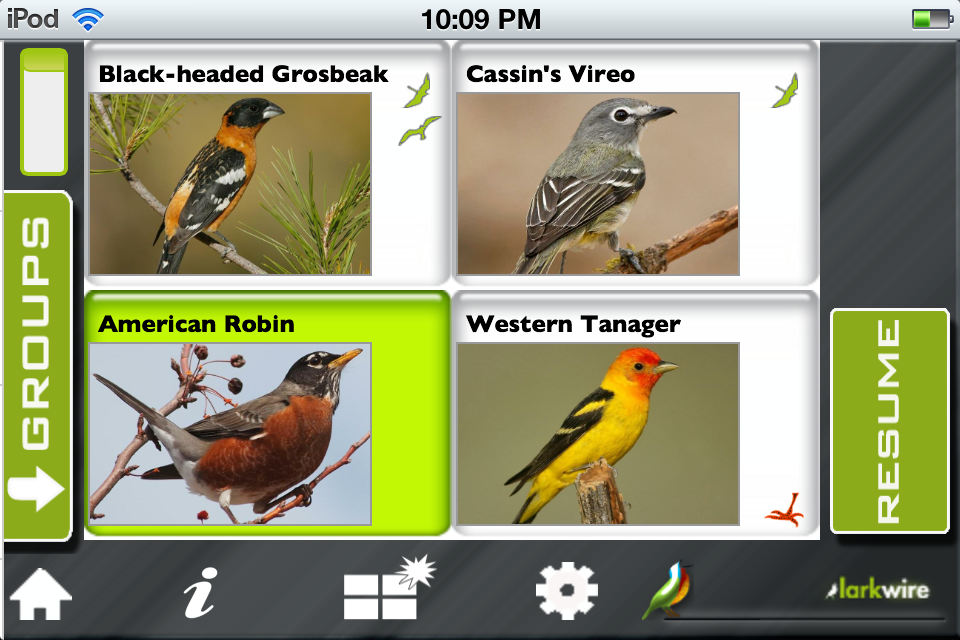Click the grid tiles with starburst icon
Screen dimensions: 960x640
[x=383, y=590]
